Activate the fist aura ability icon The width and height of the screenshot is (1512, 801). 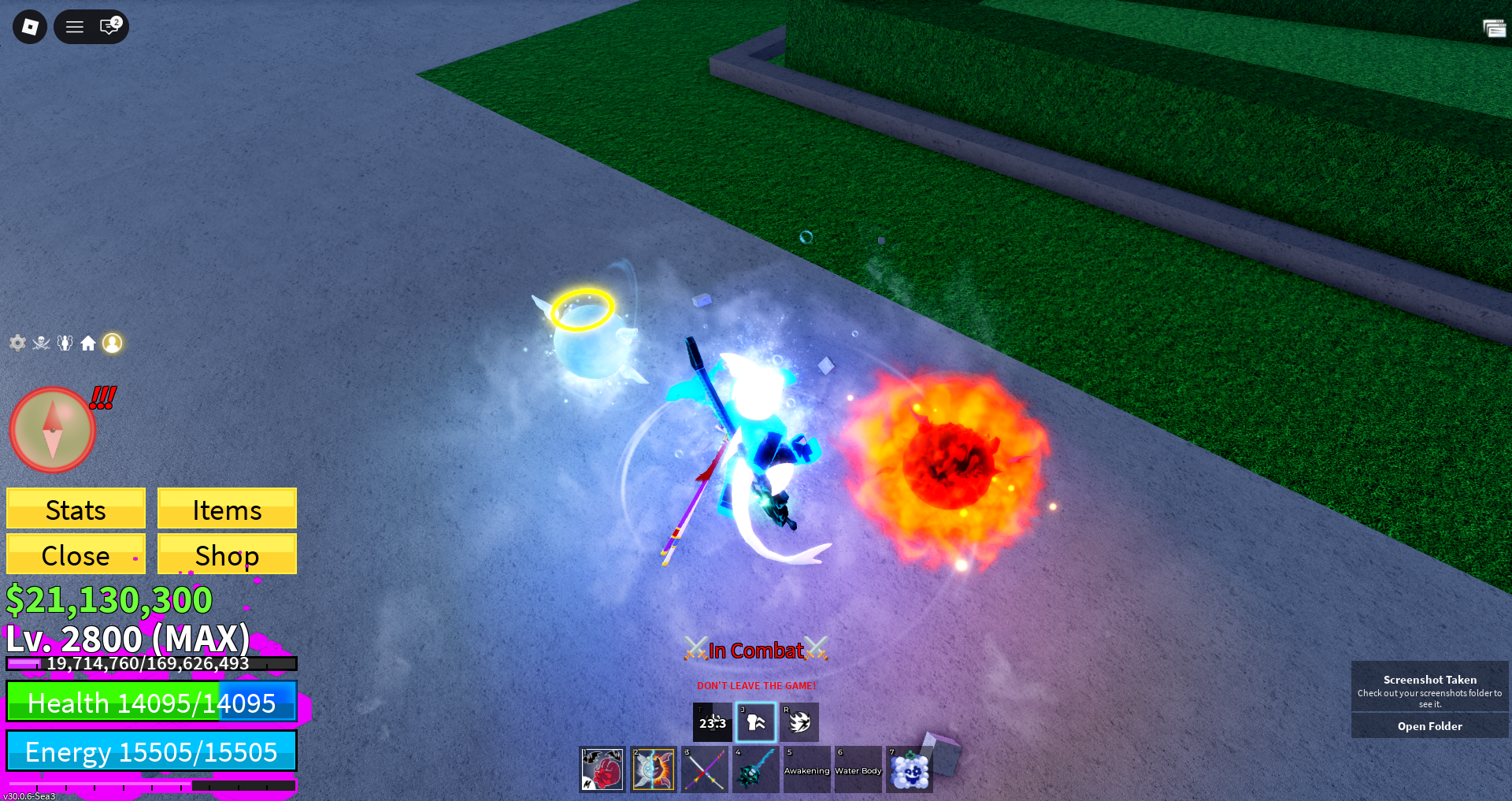pos(756,722)
